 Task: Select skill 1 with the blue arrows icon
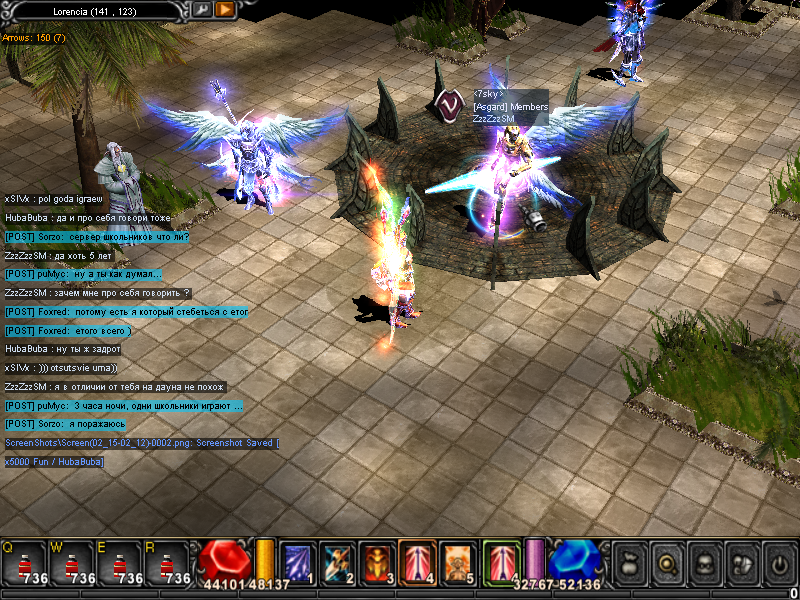[x=299, y=562]
